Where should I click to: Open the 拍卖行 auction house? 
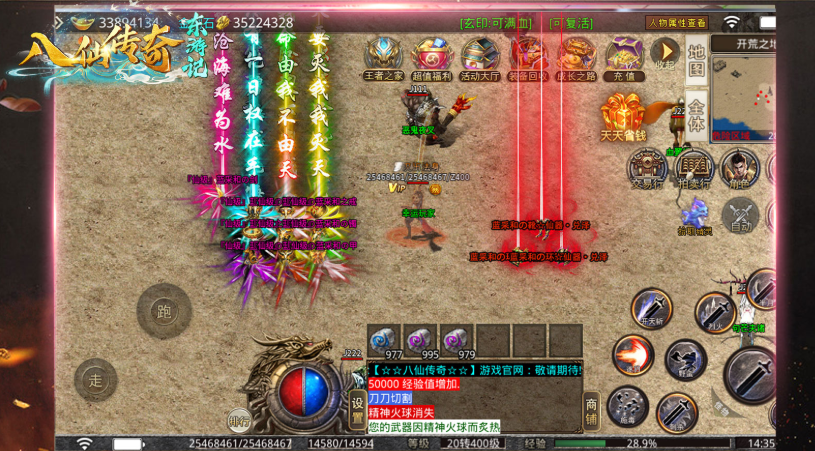click(x=694, y=168)
